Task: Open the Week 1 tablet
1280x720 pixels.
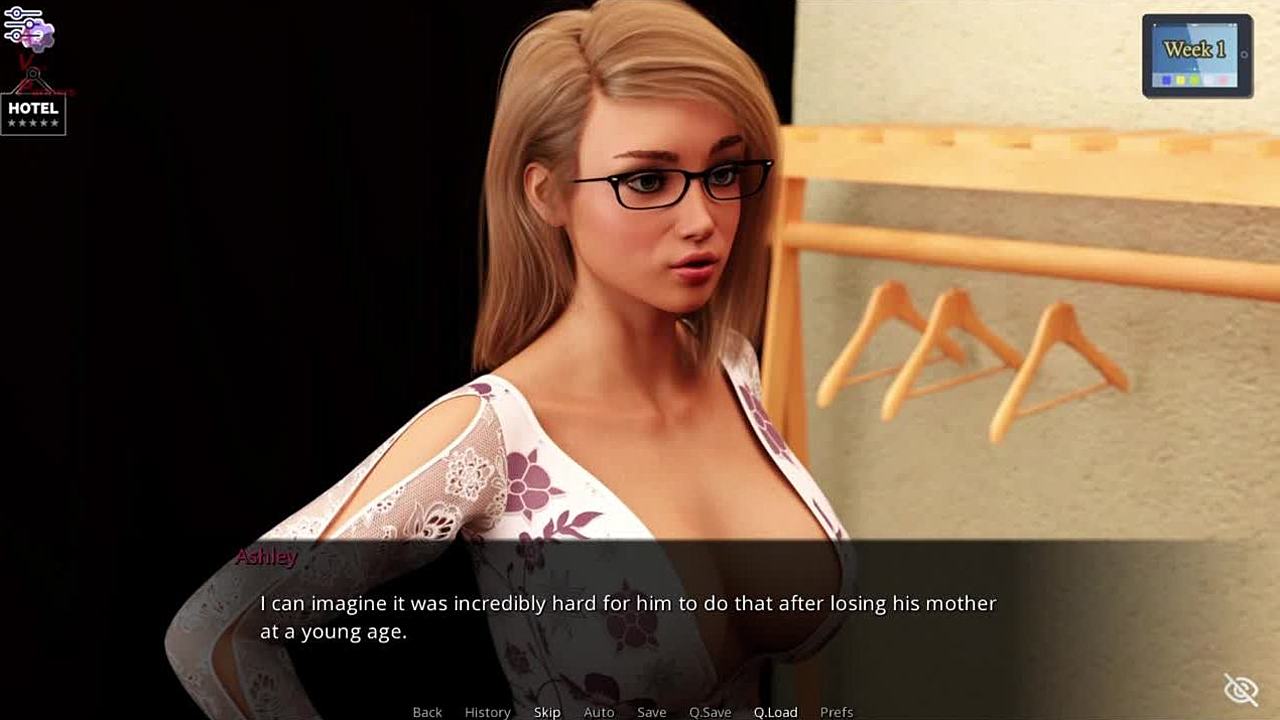Action: pos(1196,56)
